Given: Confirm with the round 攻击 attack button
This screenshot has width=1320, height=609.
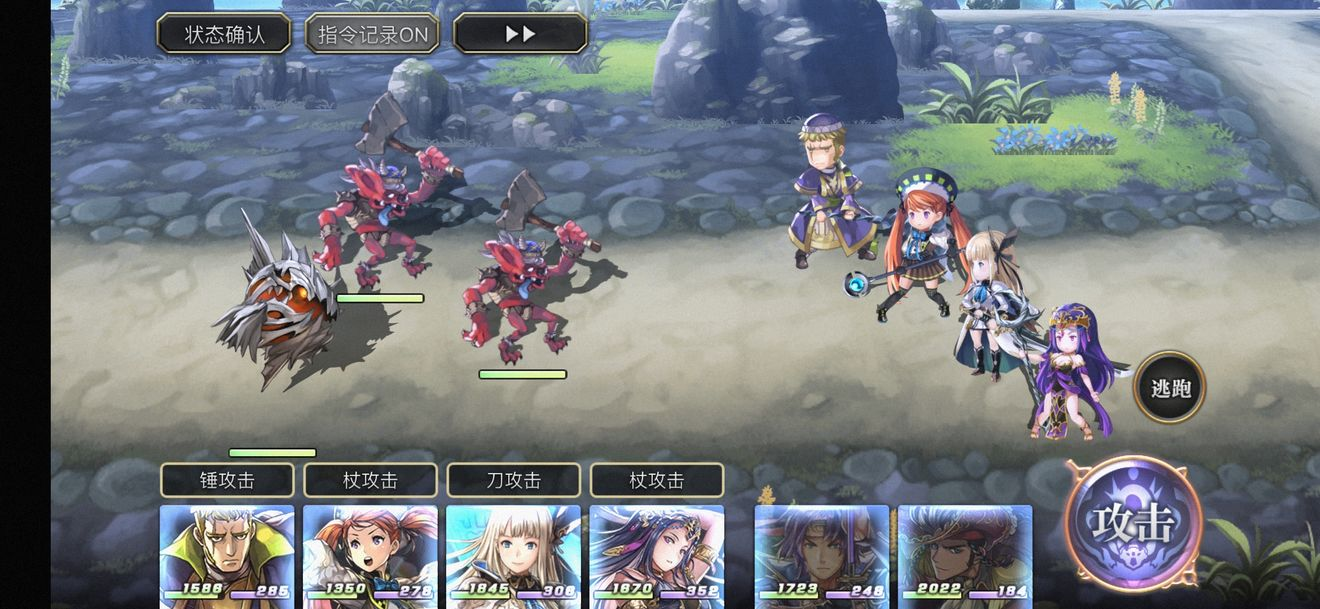Looking at the screenshot, I should [1133, 523].
